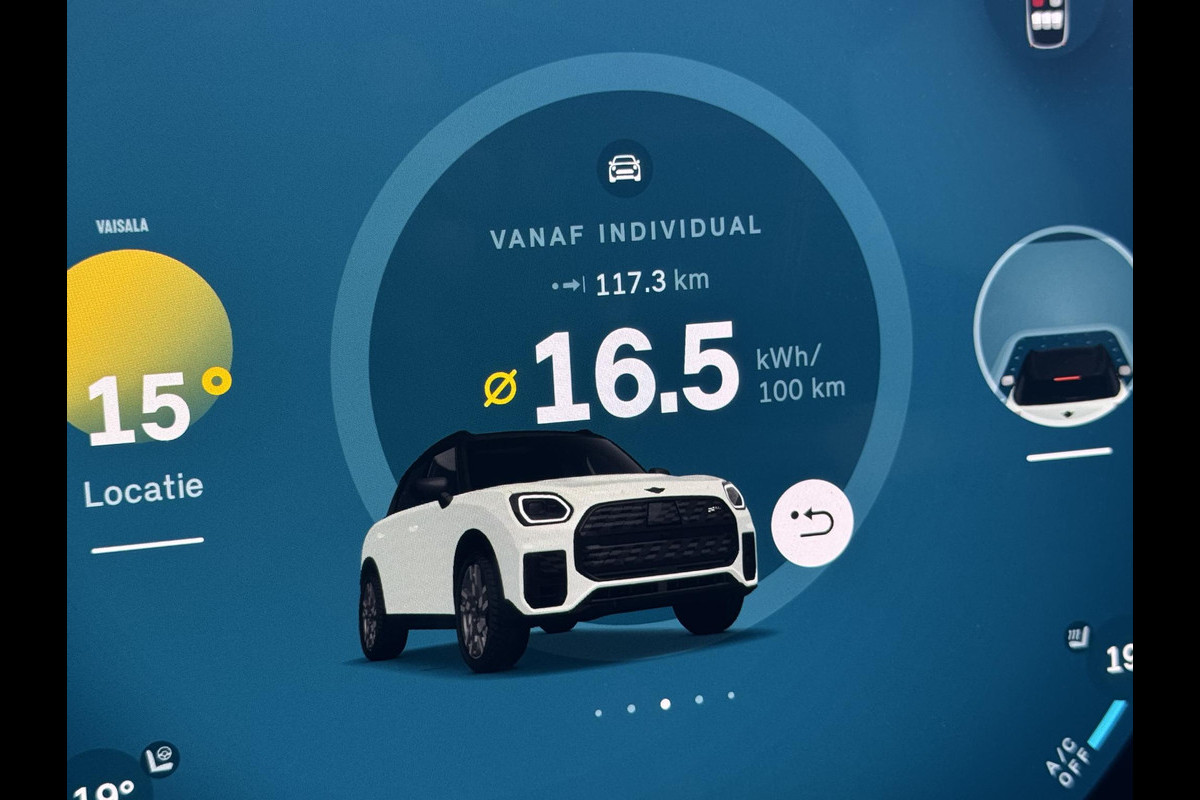The width and height of the screenshot is (1200, 800).
Task: Open the average consumption 16.5 kWh readout
Action: 636,373
